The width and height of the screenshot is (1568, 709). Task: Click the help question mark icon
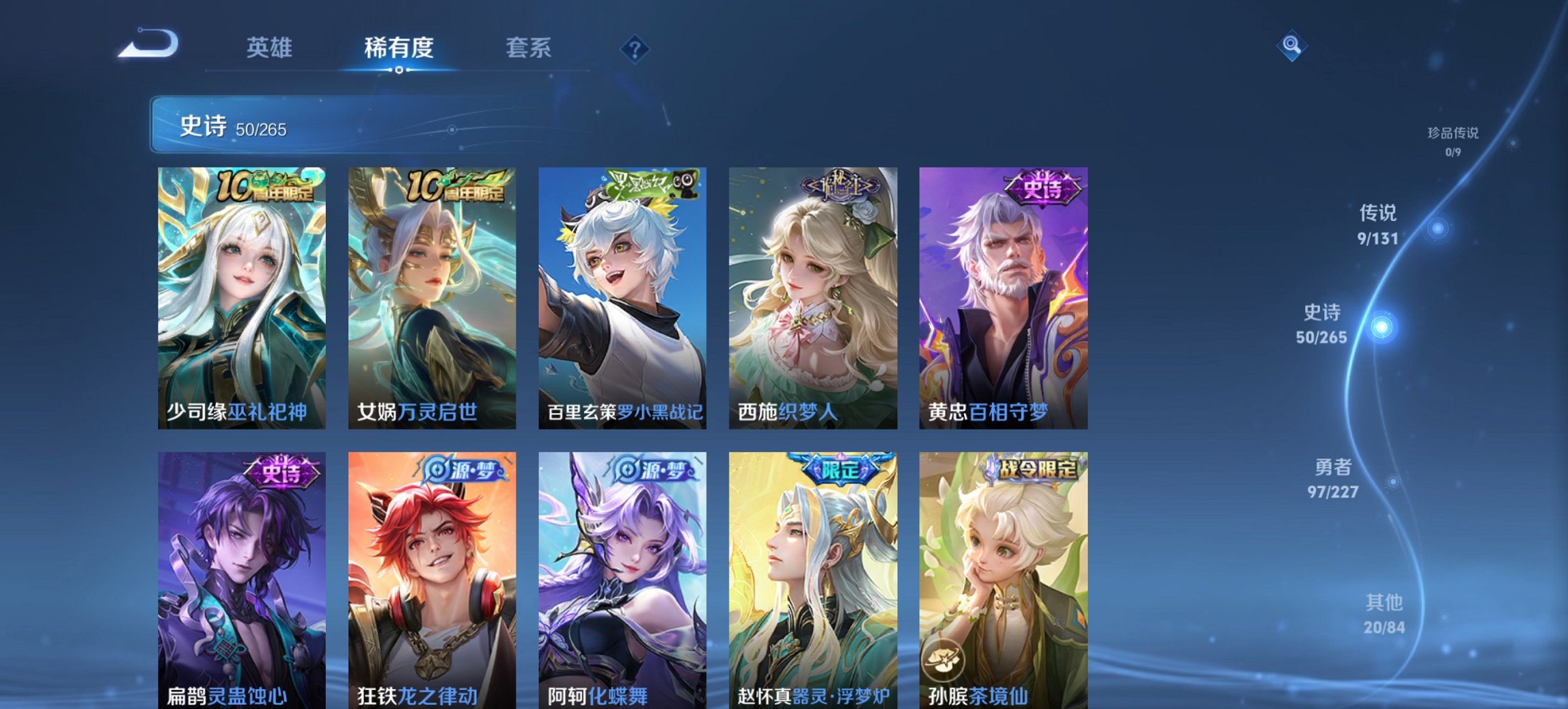point(634,48)
